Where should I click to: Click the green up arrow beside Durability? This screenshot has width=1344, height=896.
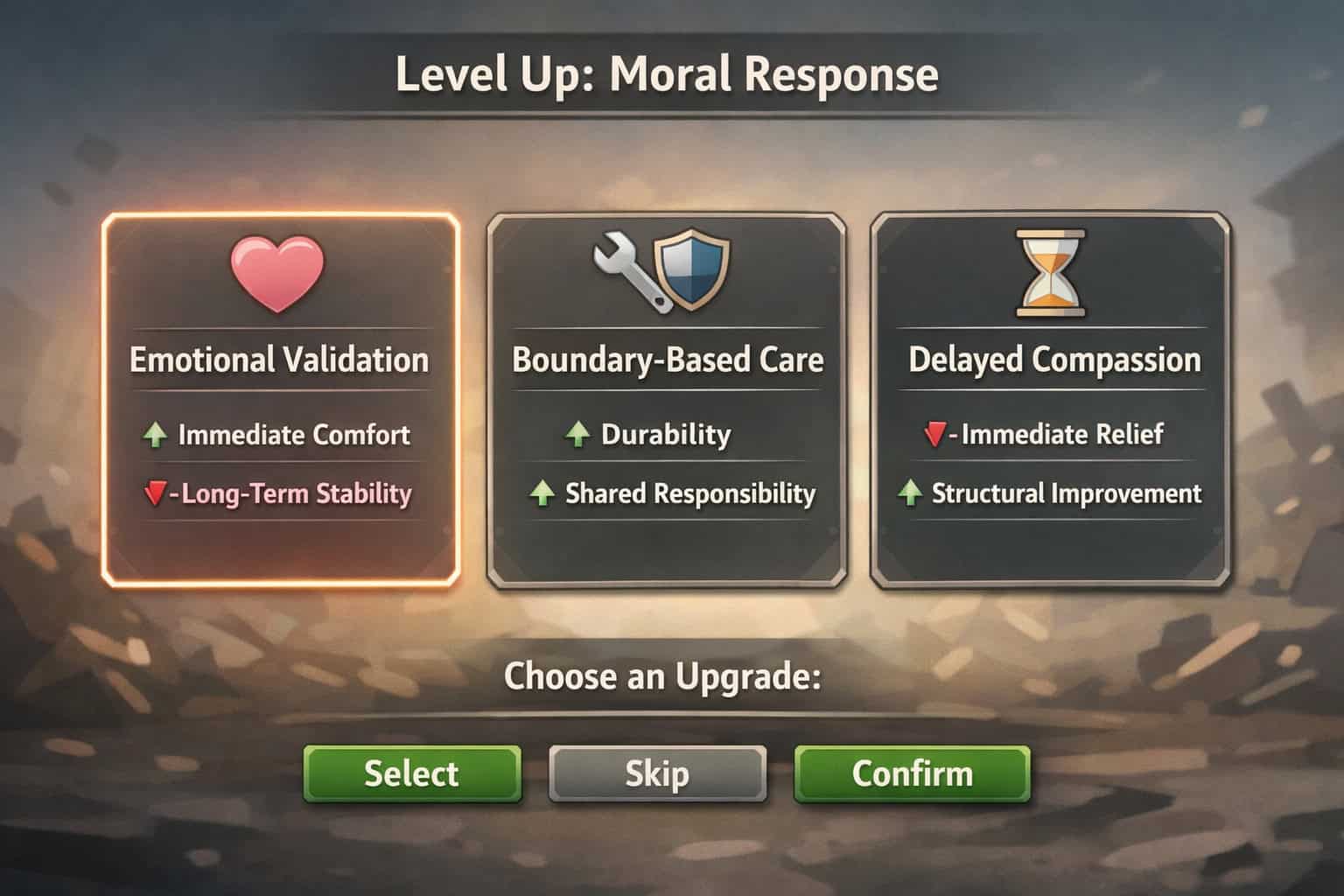(578, 433)
